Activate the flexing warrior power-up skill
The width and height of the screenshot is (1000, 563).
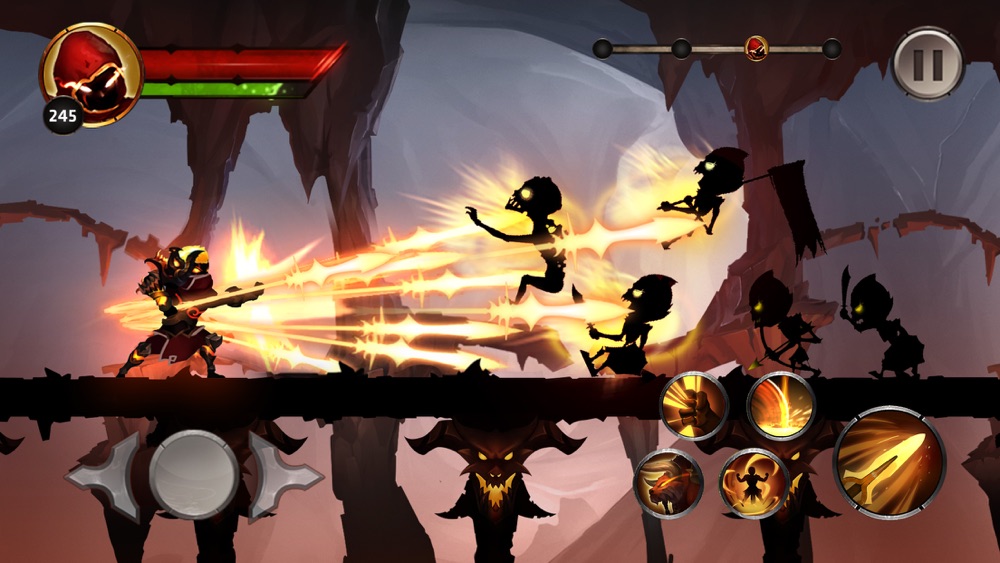(754, 484)
